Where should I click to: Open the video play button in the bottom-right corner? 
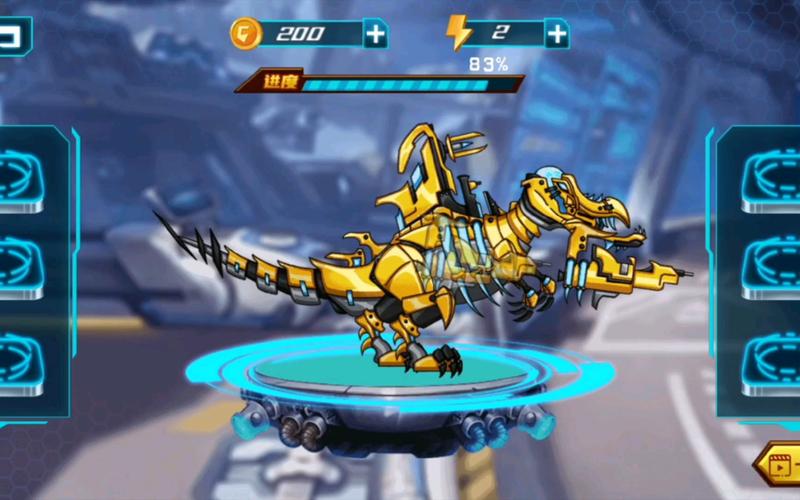(x=779, y=464)
